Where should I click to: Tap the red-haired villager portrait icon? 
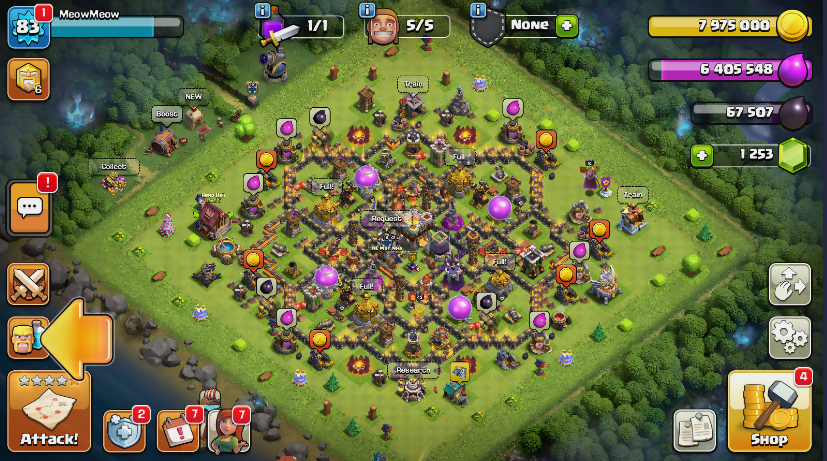[229, 430]
